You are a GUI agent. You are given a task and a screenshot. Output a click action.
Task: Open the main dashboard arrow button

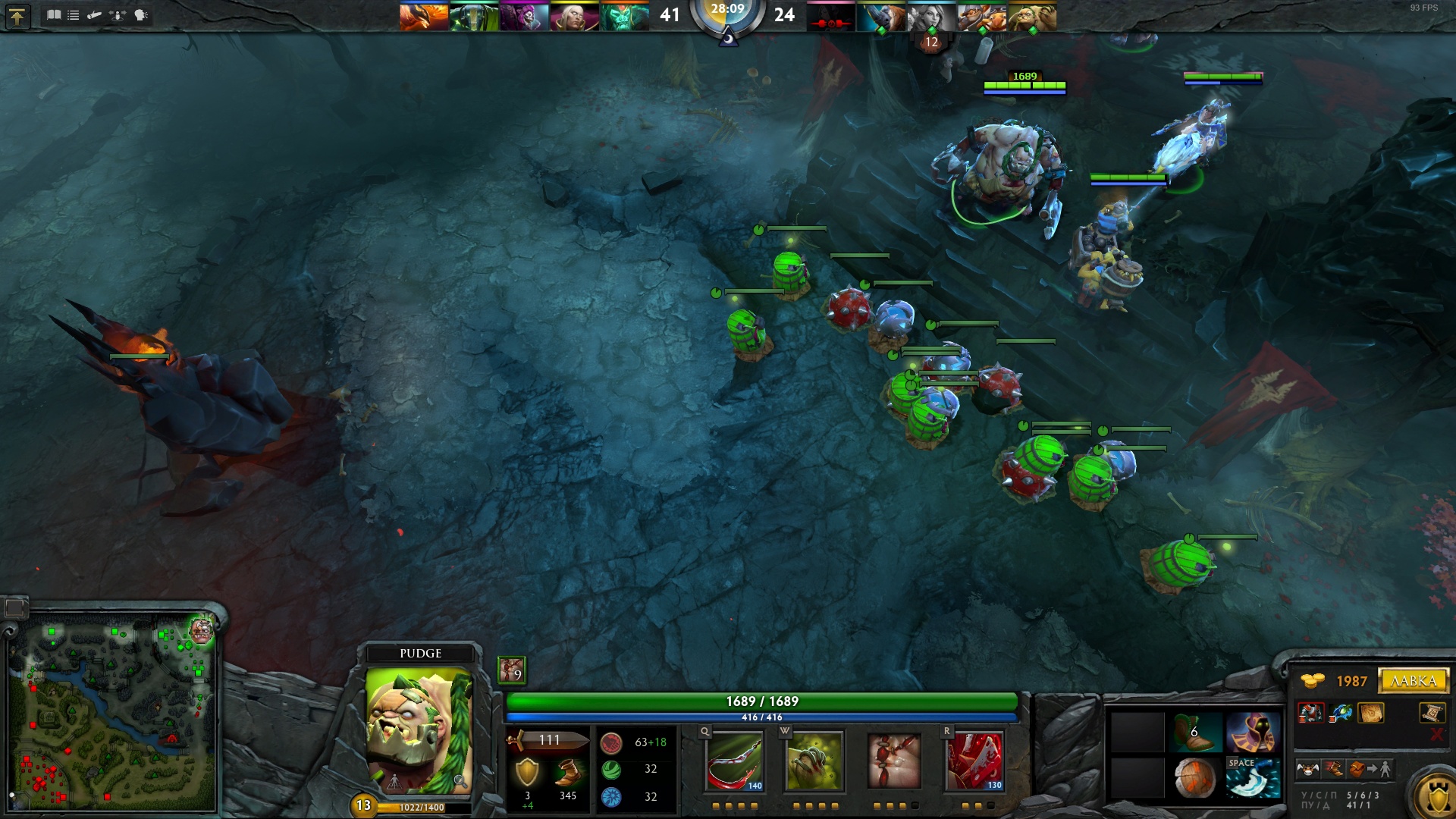17,16
